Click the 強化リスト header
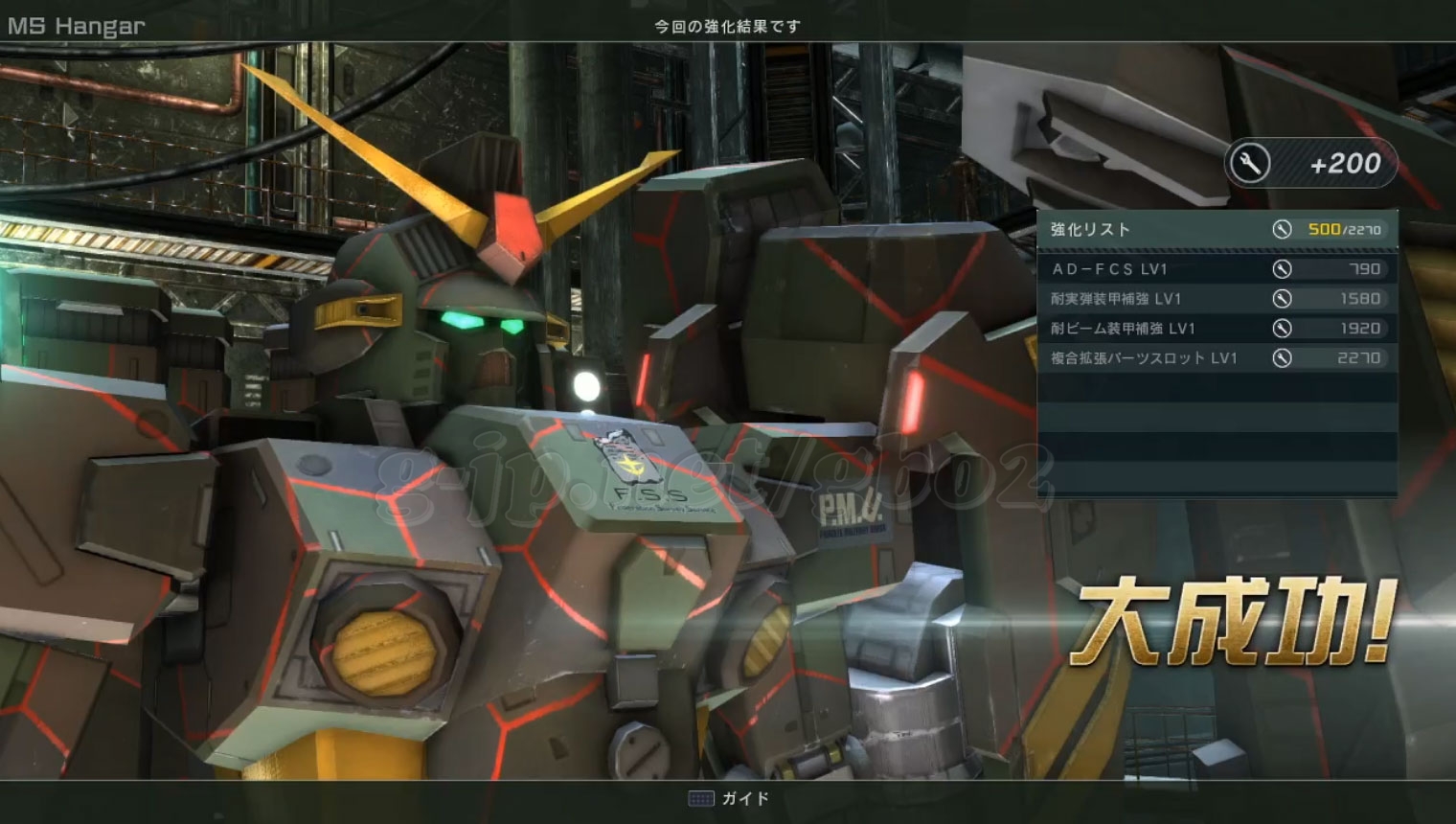Screen dimensions: 1456x824 (1091, 230)
